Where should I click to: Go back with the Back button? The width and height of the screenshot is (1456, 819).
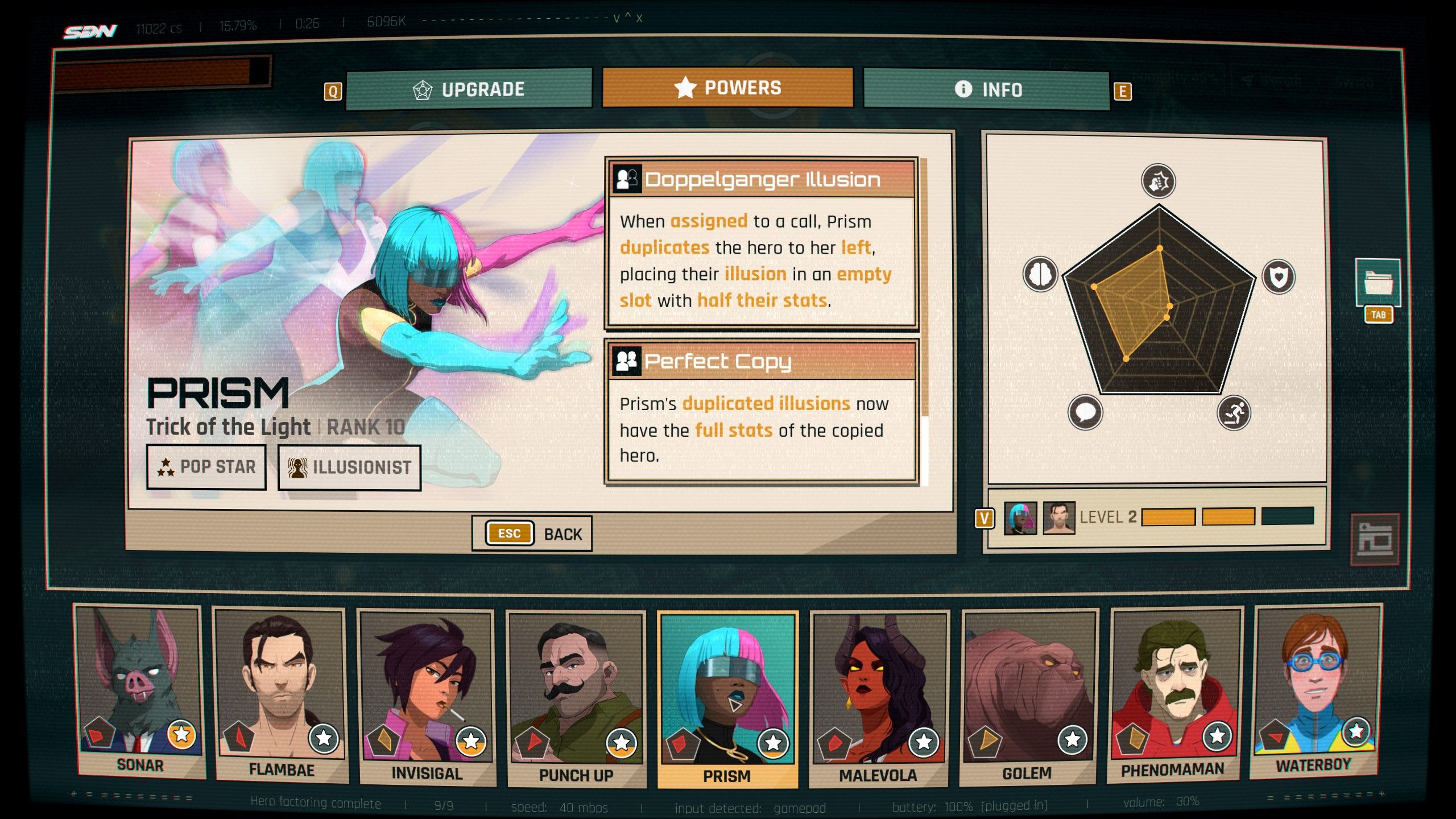pyautogui.click(x=532, y=533)
